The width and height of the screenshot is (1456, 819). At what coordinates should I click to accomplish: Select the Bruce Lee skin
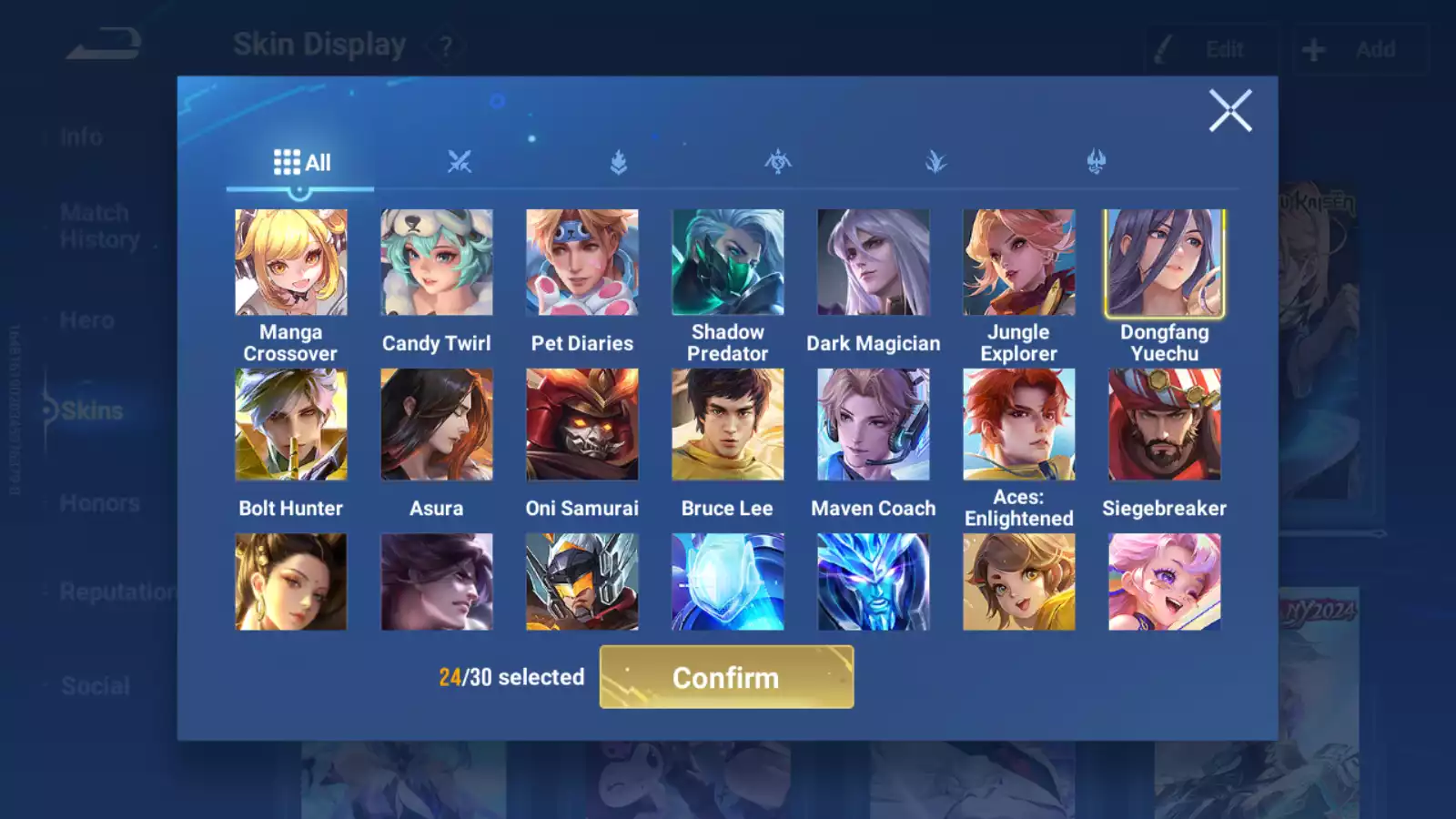[x=727, y=423]
